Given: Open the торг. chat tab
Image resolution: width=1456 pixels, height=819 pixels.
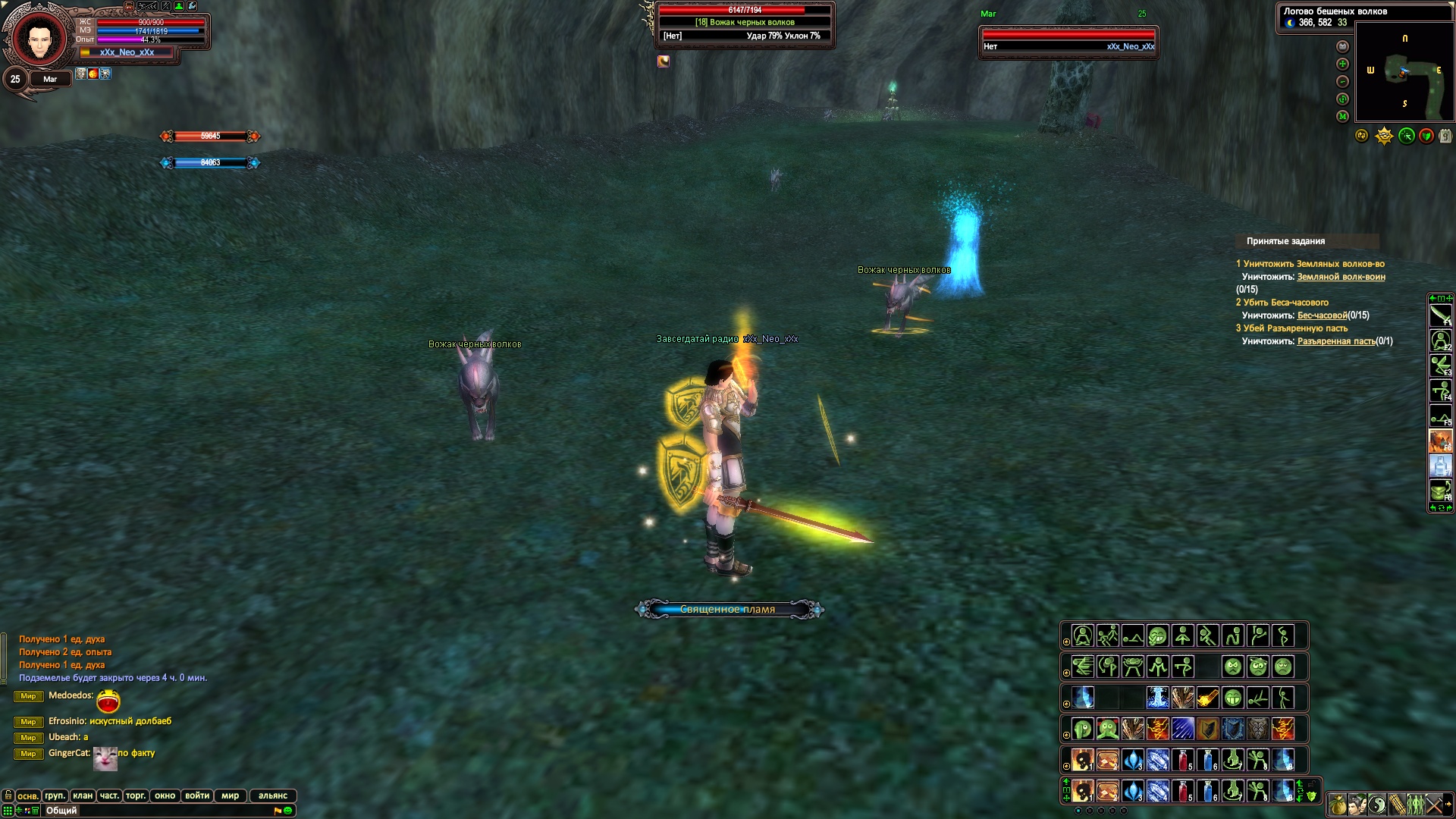Looking at the screenshot, I should click(x=136, y=795).
